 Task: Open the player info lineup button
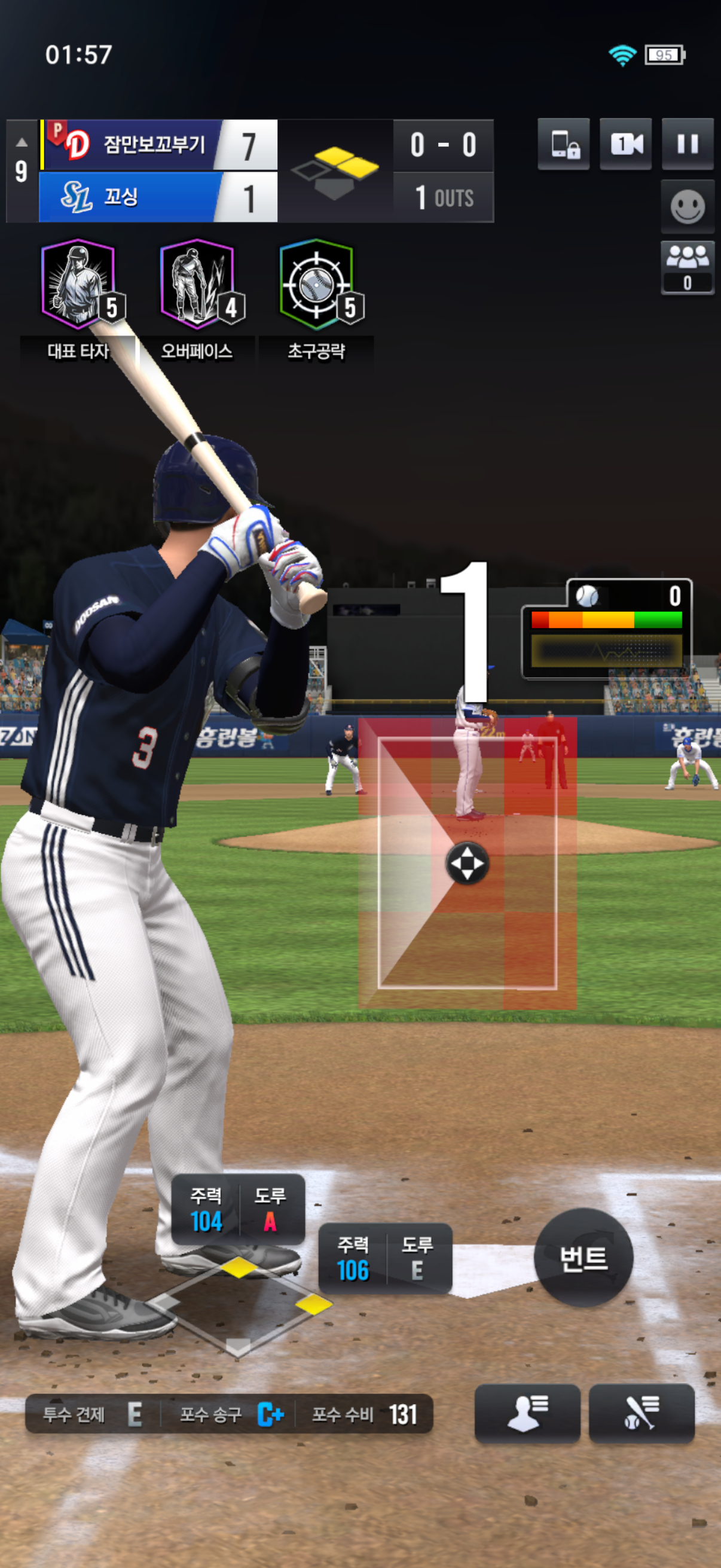tap(527, 1413)
